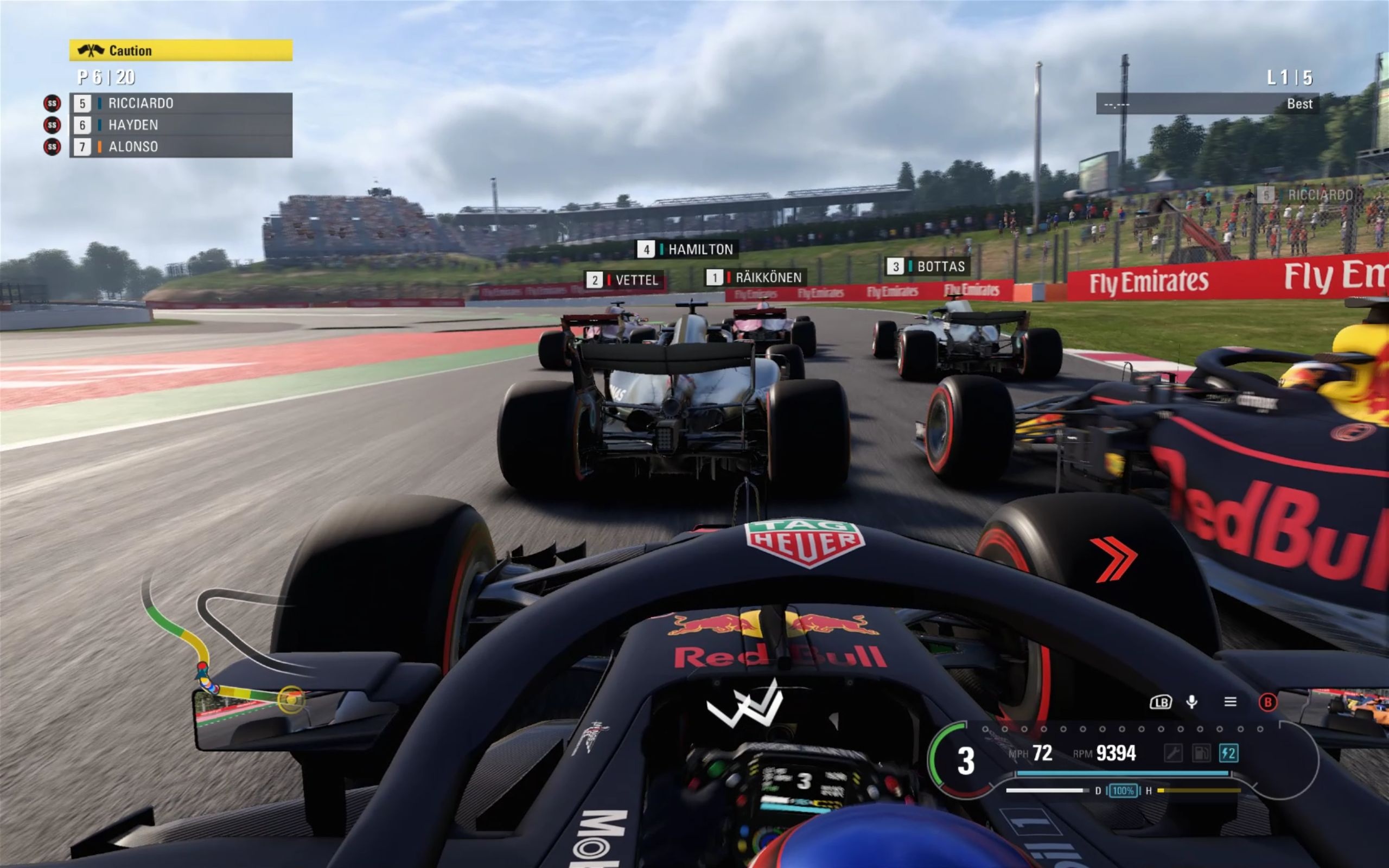Click the LB controller button prompt

click(x=1162, y=703)
